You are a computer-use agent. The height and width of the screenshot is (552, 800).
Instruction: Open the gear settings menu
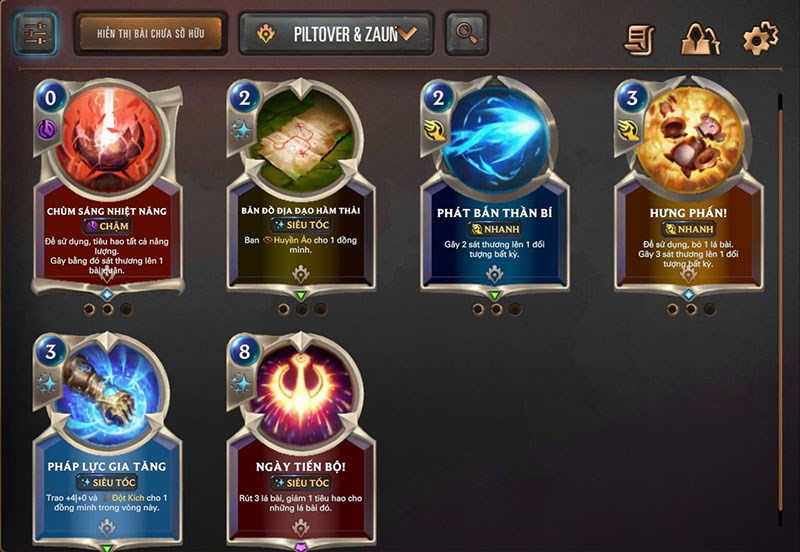point(760,38)
